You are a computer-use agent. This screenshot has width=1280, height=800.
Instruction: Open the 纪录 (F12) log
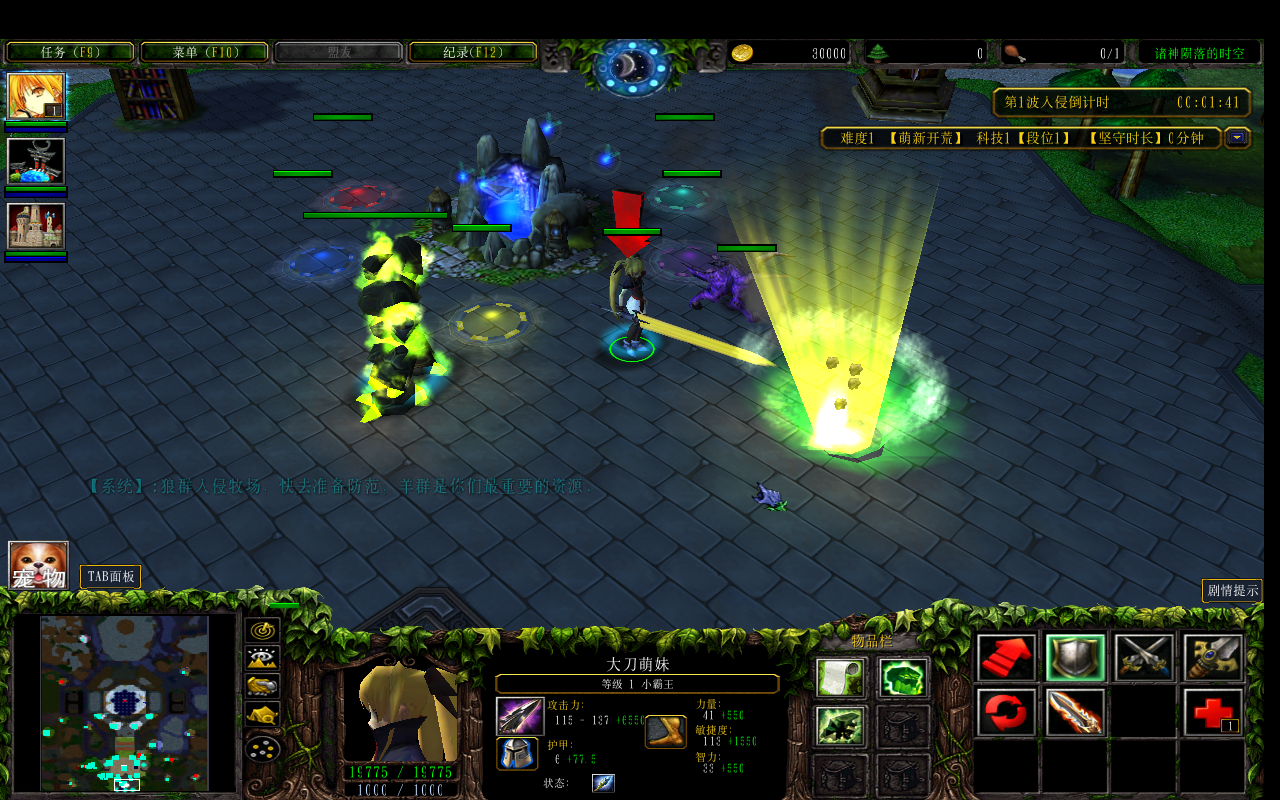tap(473, 52)
